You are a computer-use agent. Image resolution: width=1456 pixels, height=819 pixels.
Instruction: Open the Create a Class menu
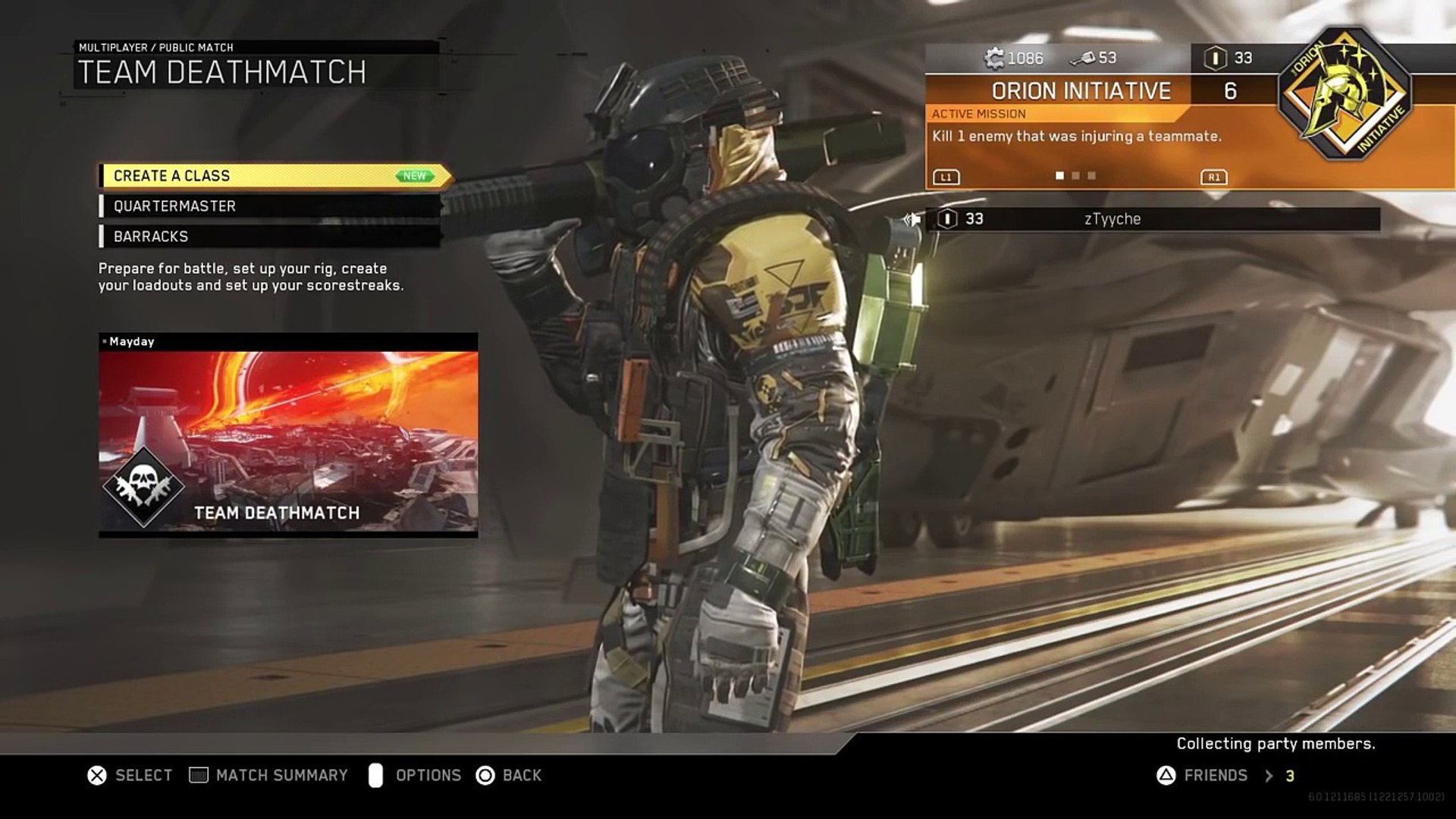(273, 176)
